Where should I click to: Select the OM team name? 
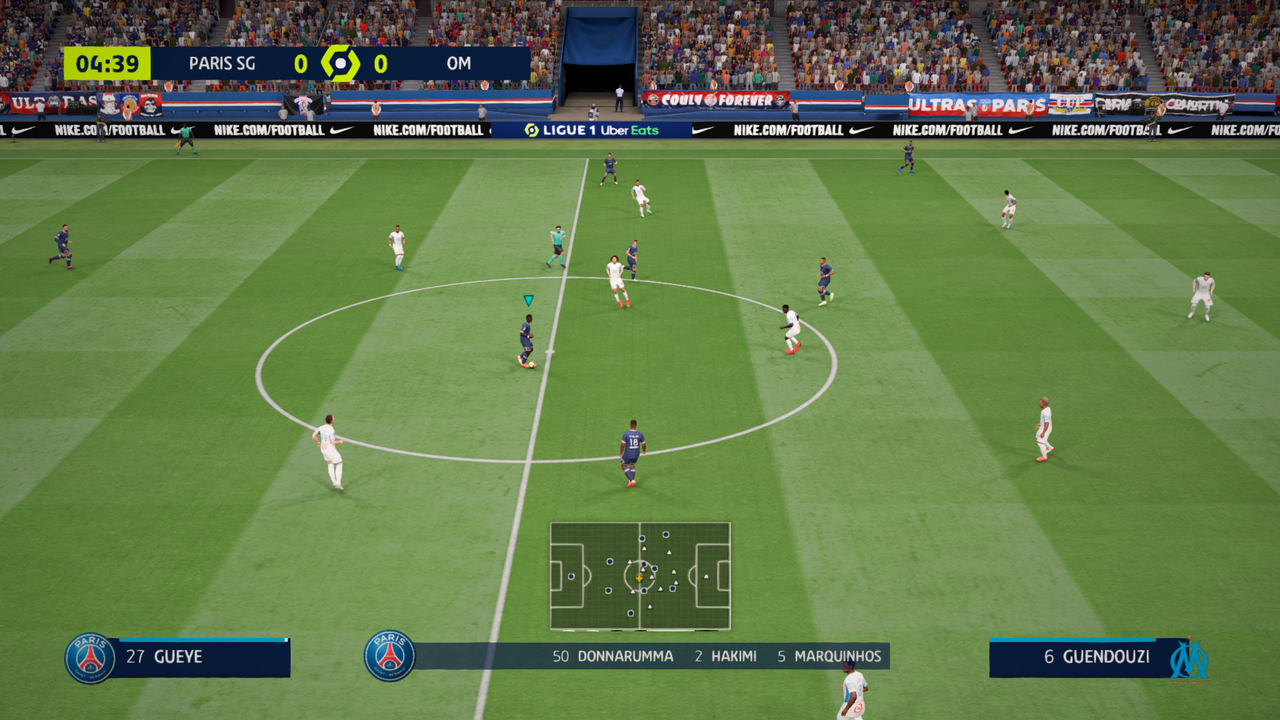[x=459, y=61]
